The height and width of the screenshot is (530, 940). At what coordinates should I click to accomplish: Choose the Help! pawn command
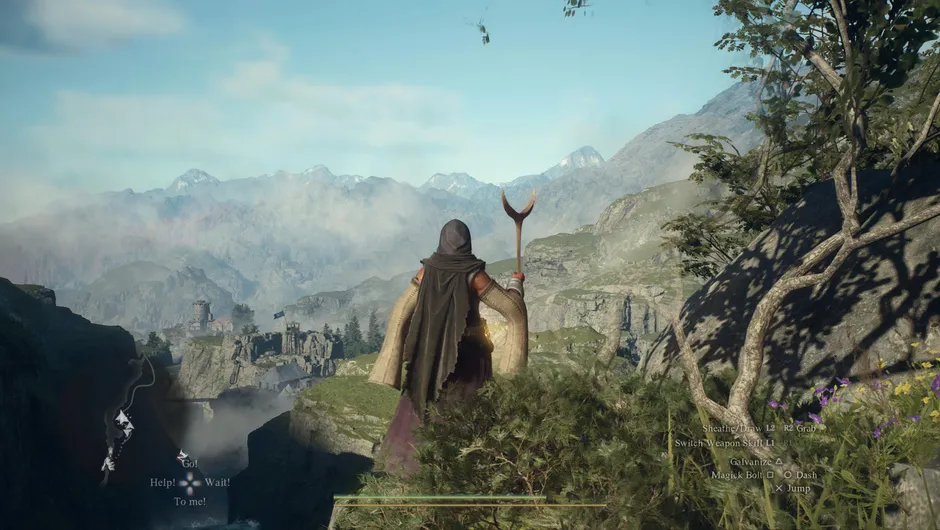pyautogui.click(x=162, y=483)
